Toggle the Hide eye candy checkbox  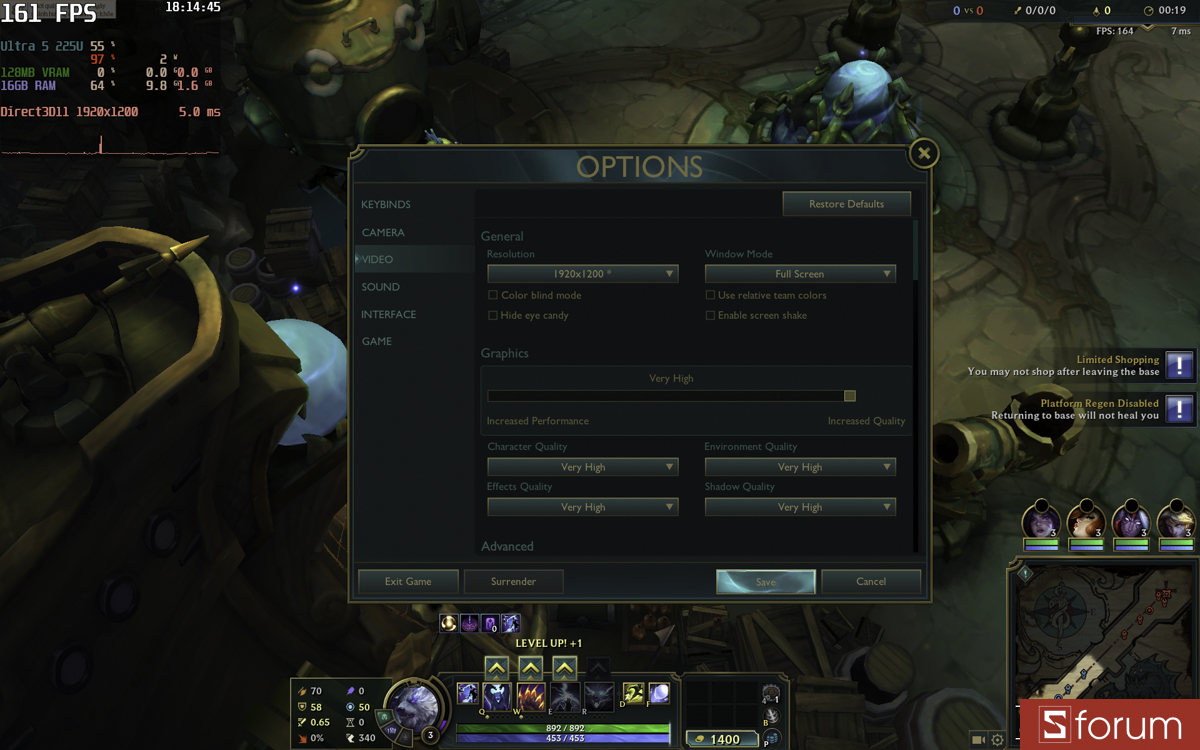pos(493,316)
